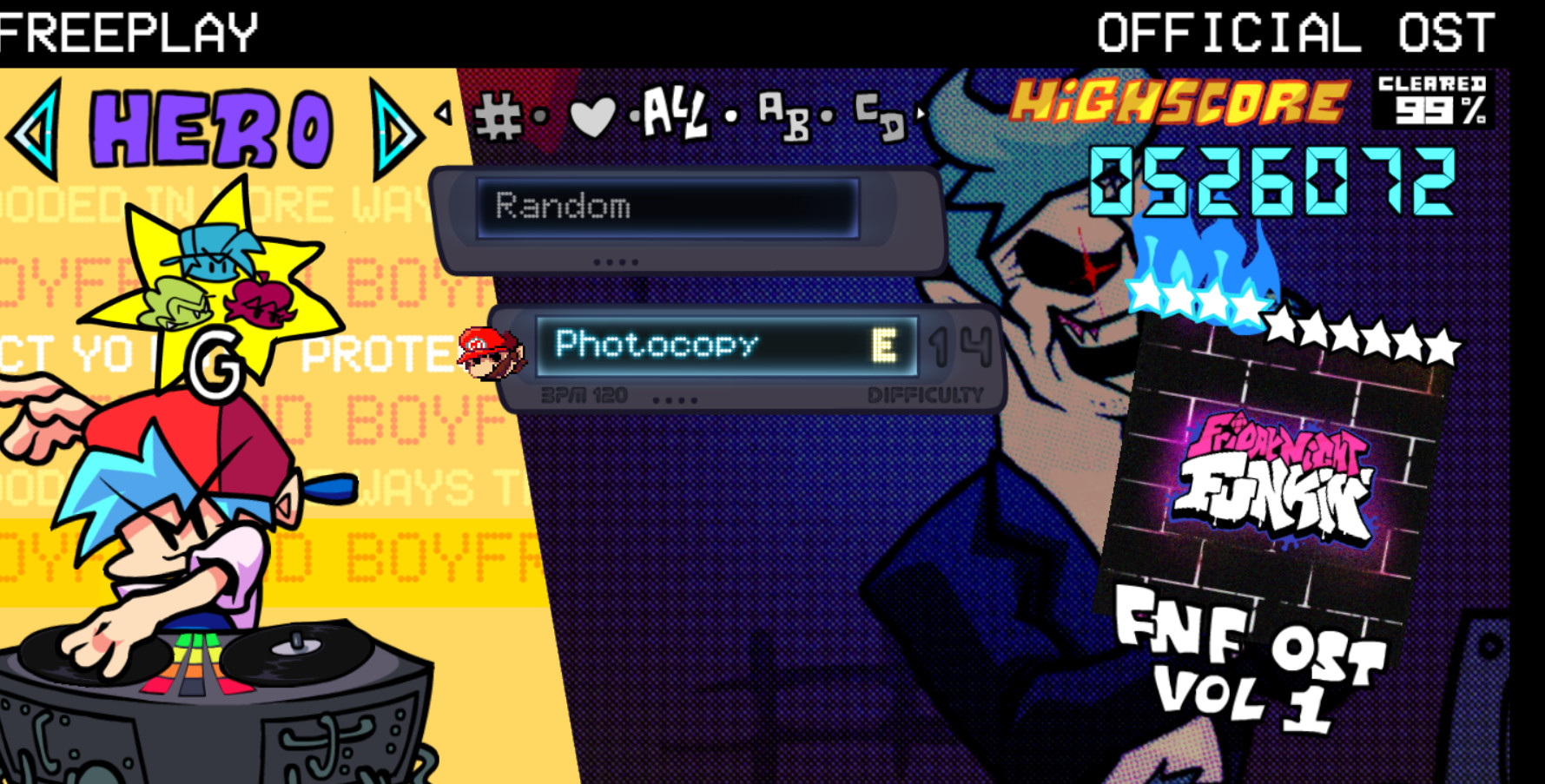Click the left arrow beside filter icons
1545x784 pixels.
tap(443, 115)
